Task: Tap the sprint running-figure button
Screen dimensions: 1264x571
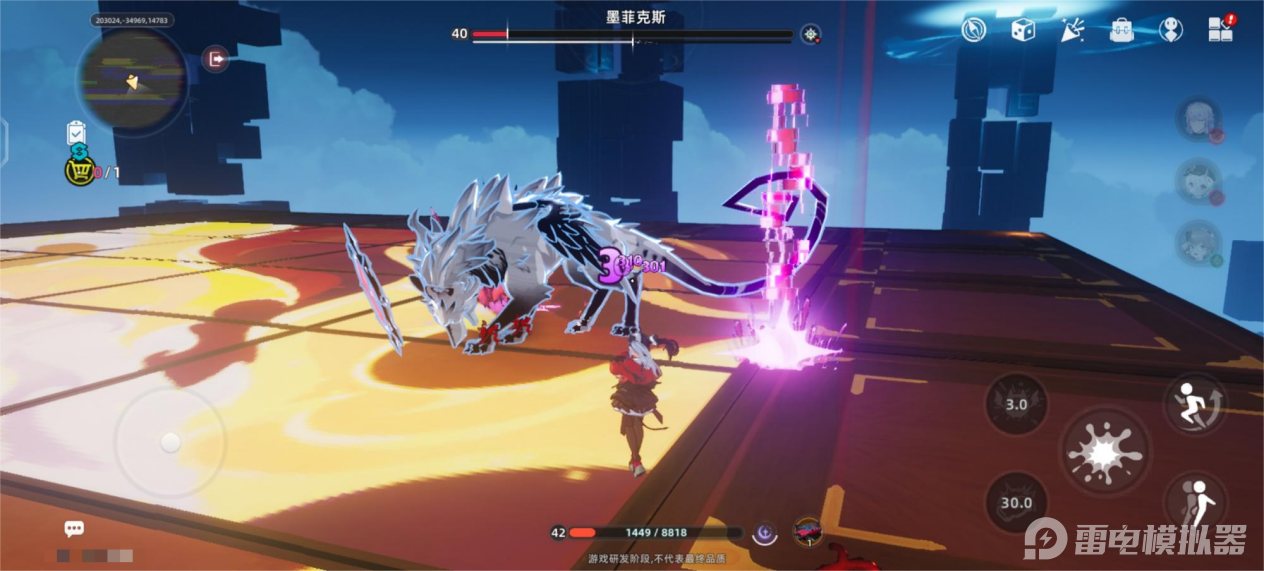Action: click(x=1195, y=403)
